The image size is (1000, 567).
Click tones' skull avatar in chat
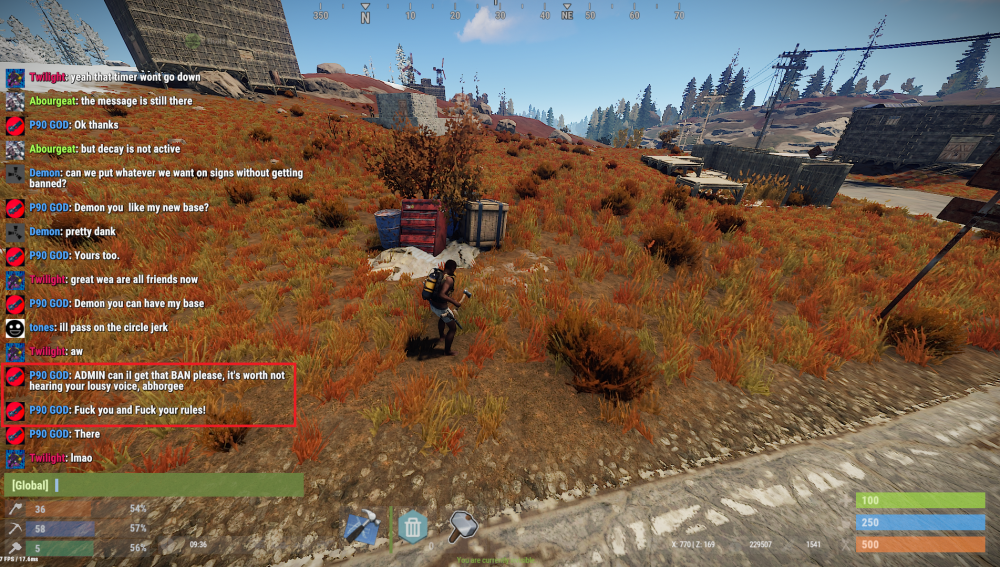(15, 328)
